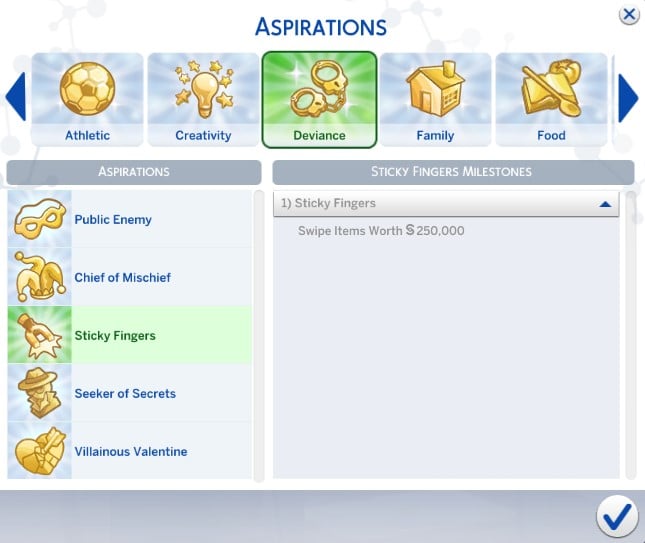The height and width of the screenshot is (543, 645).
Task: Select the Food aspiration category
Action: click(551, 100)
